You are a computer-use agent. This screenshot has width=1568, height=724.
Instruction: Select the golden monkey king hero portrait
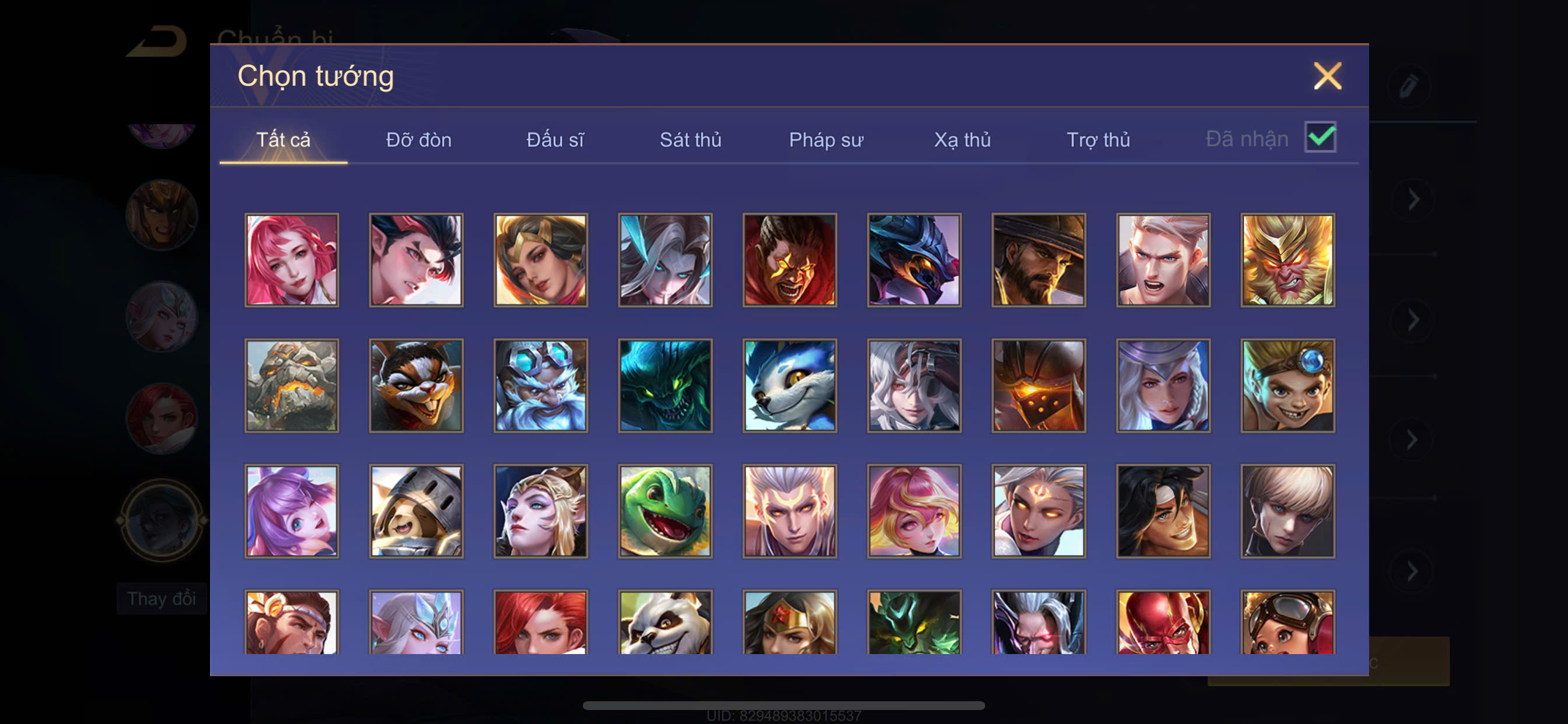1287,260
